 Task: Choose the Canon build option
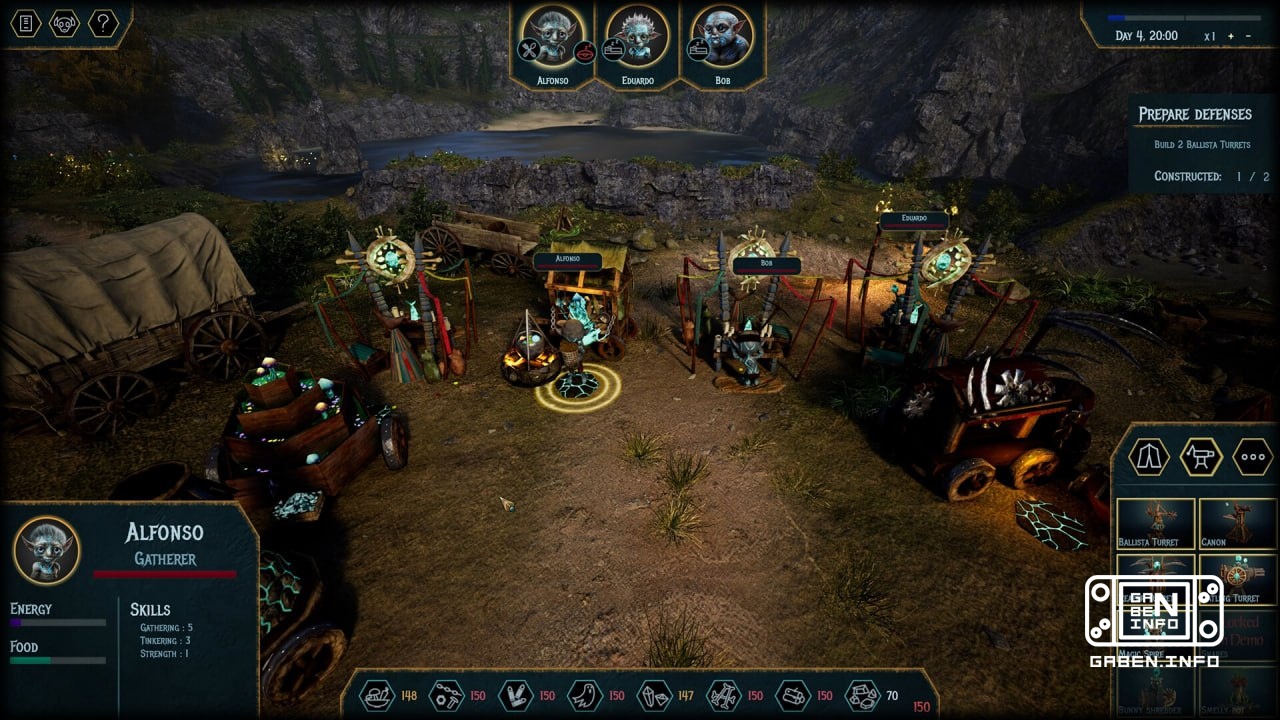tap(1238, 523)
